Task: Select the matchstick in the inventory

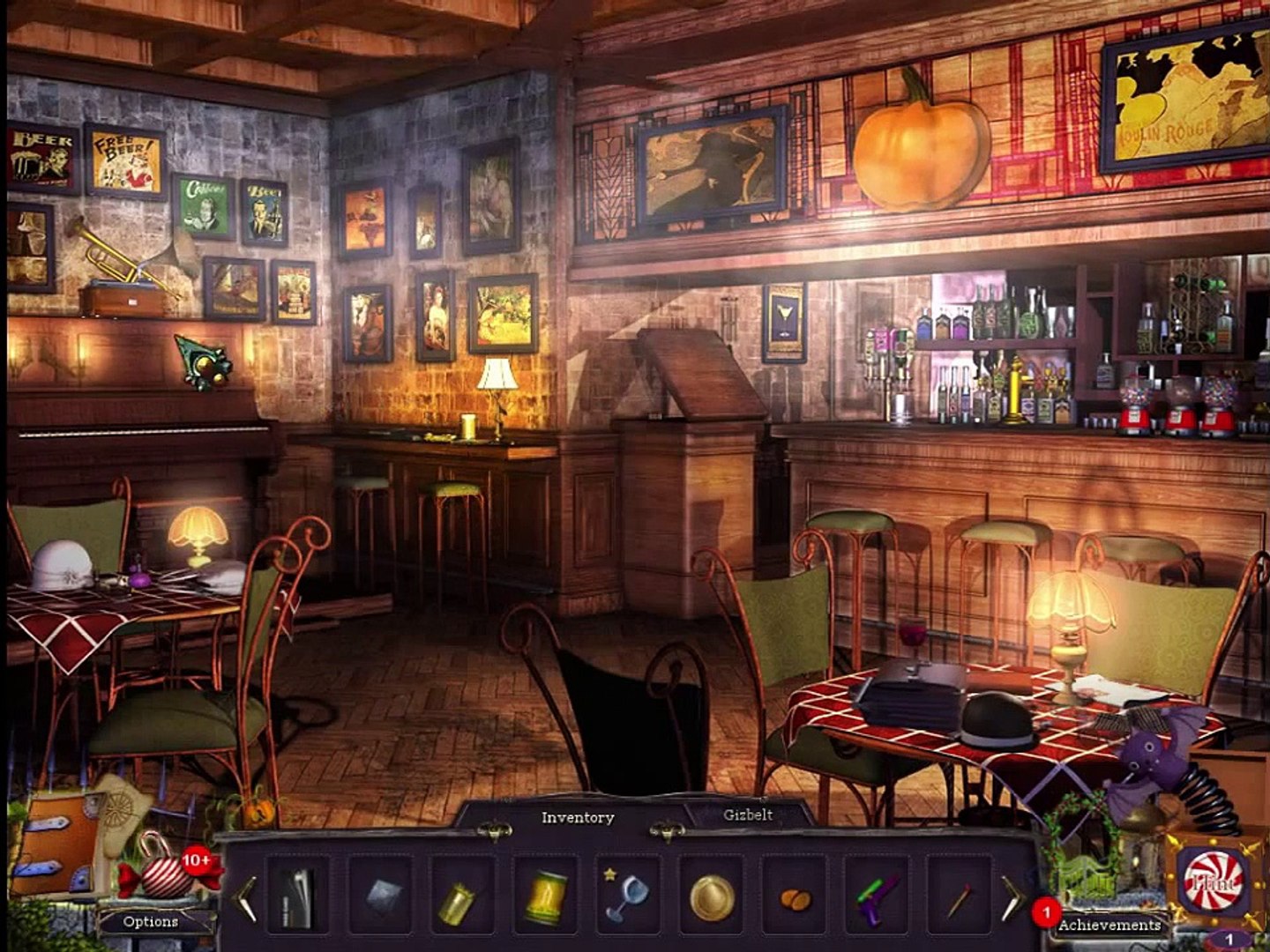Action: 958,900
